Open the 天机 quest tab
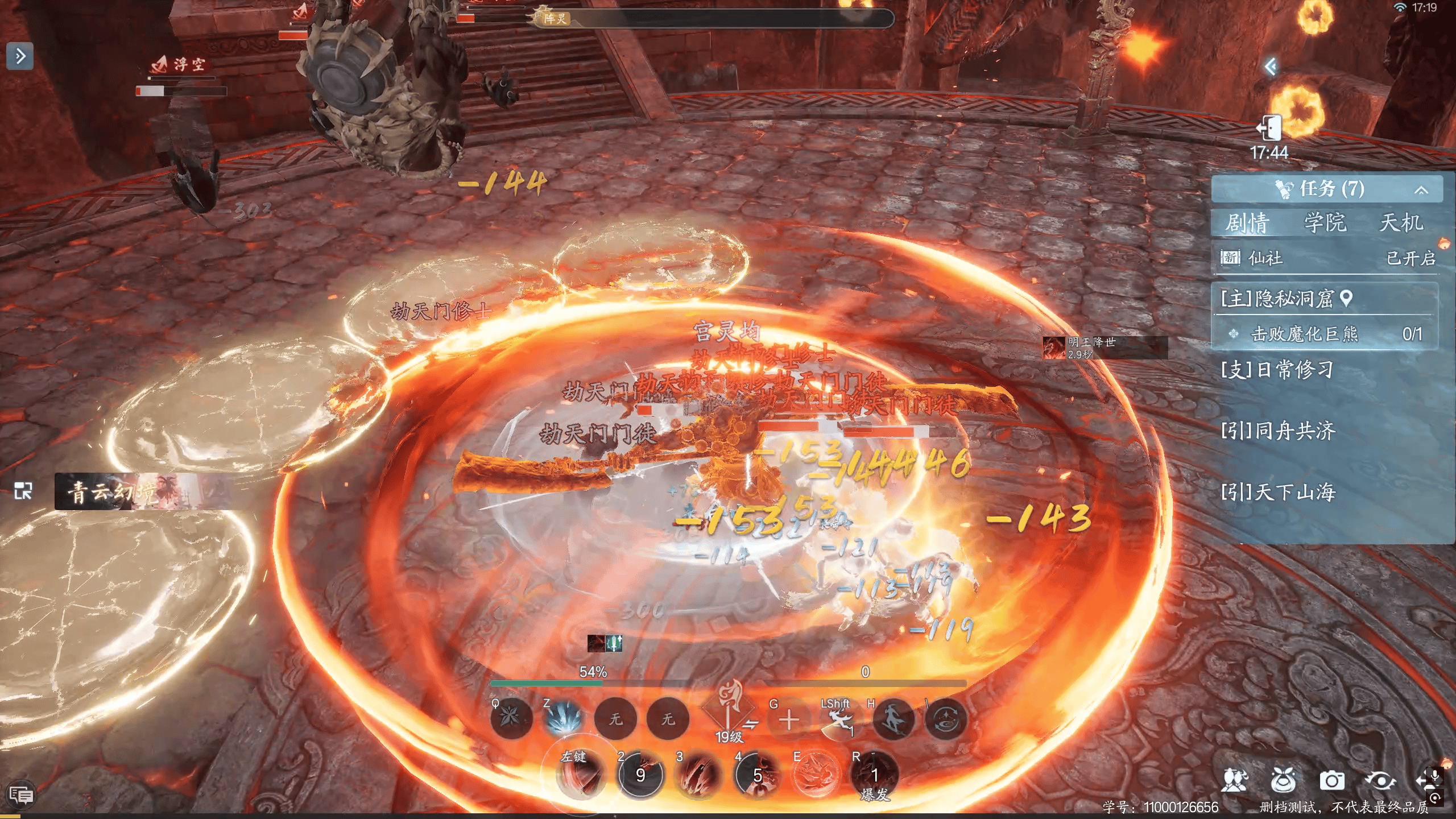Image resolution: width=1456 pixels, height=819 pixels. point(1401,223)
